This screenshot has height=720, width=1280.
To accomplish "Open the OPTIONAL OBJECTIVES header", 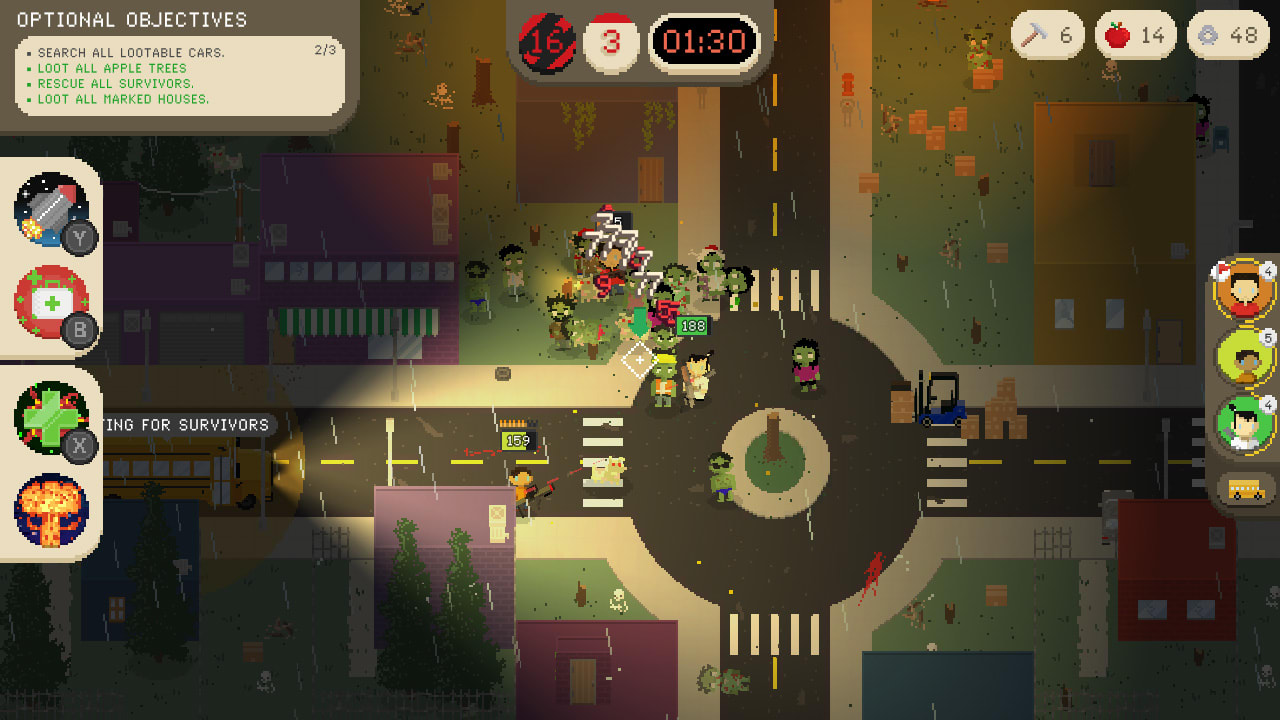I will tap(130, 18).
